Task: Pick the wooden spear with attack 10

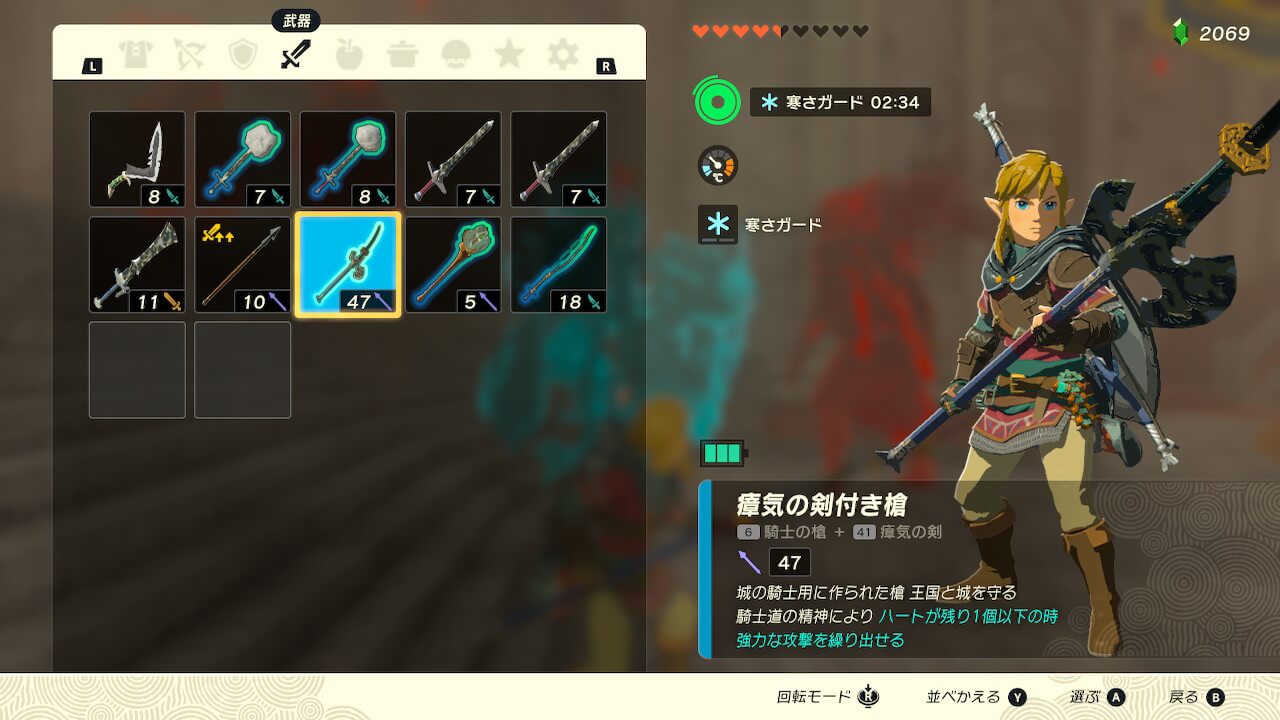Action: coord(243,265)
